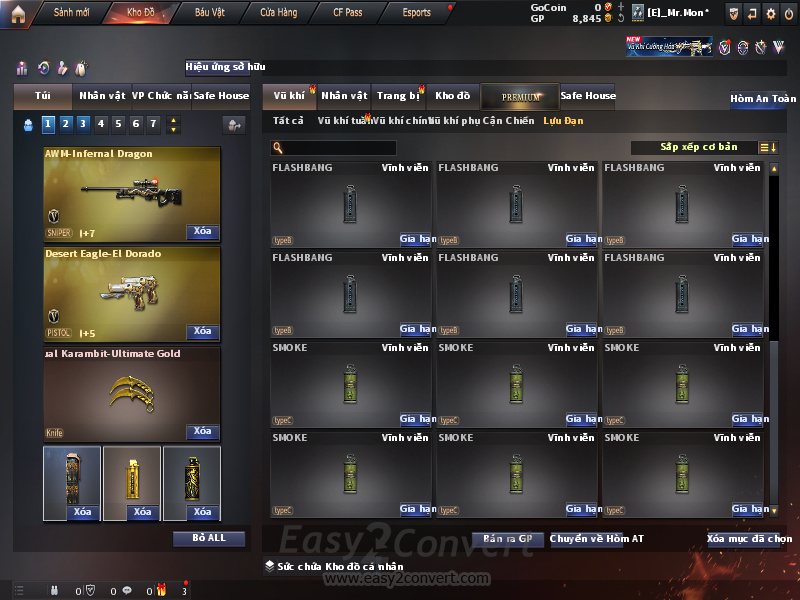
Task: Select the Nhân vật storage tab
Action: [344, 96]
